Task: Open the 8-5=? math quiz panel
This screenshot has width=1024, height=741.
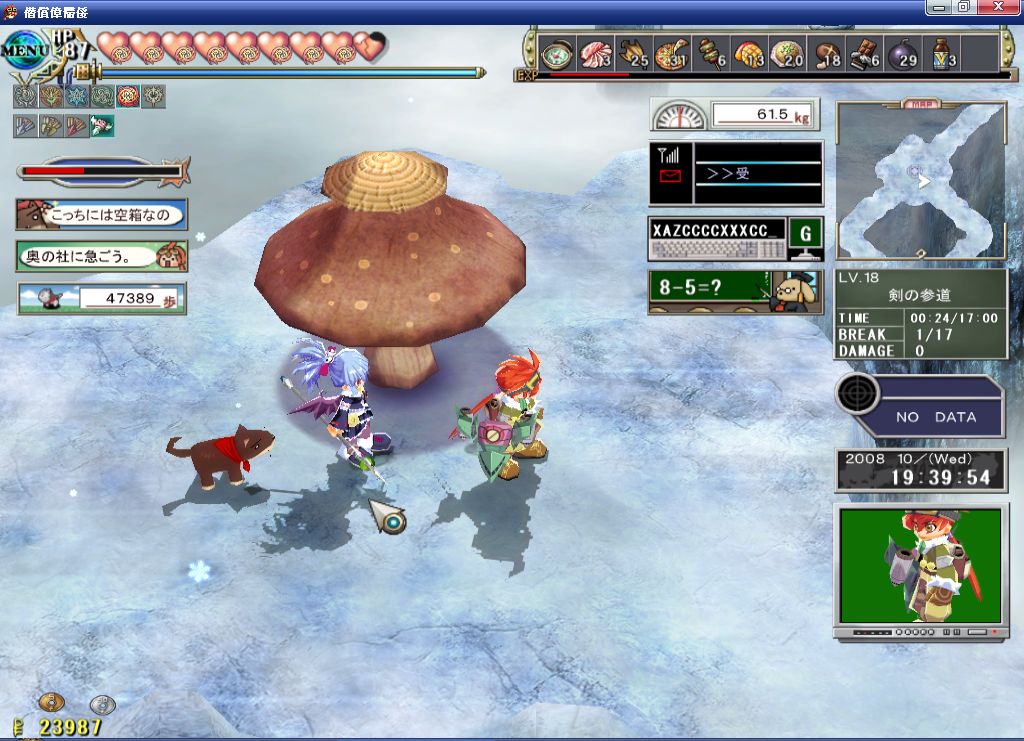Action: (735, 291)
